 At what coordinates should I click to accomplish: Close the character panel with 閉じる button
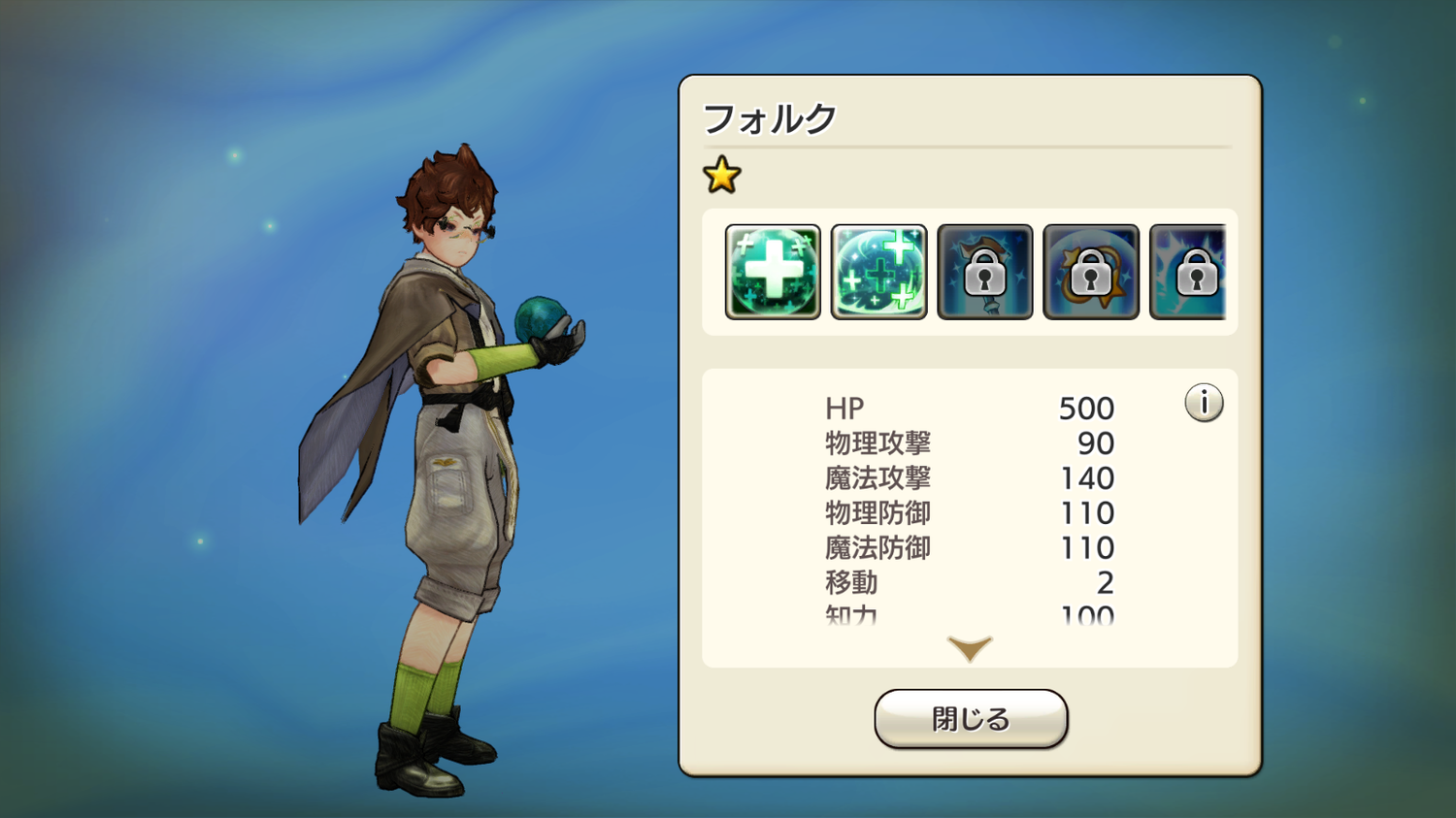pos(971,719)
